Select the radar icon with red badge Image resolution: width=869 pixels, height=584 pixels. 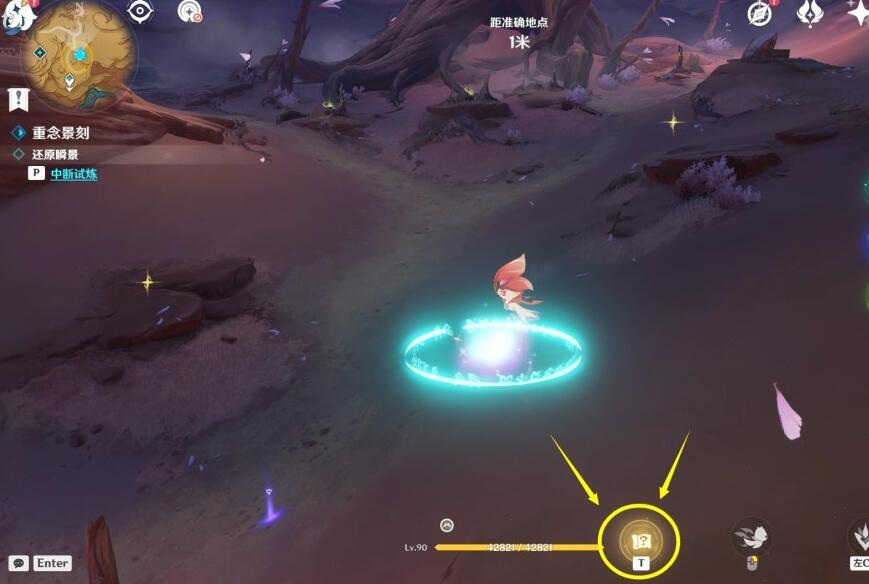tap(188, 11)
